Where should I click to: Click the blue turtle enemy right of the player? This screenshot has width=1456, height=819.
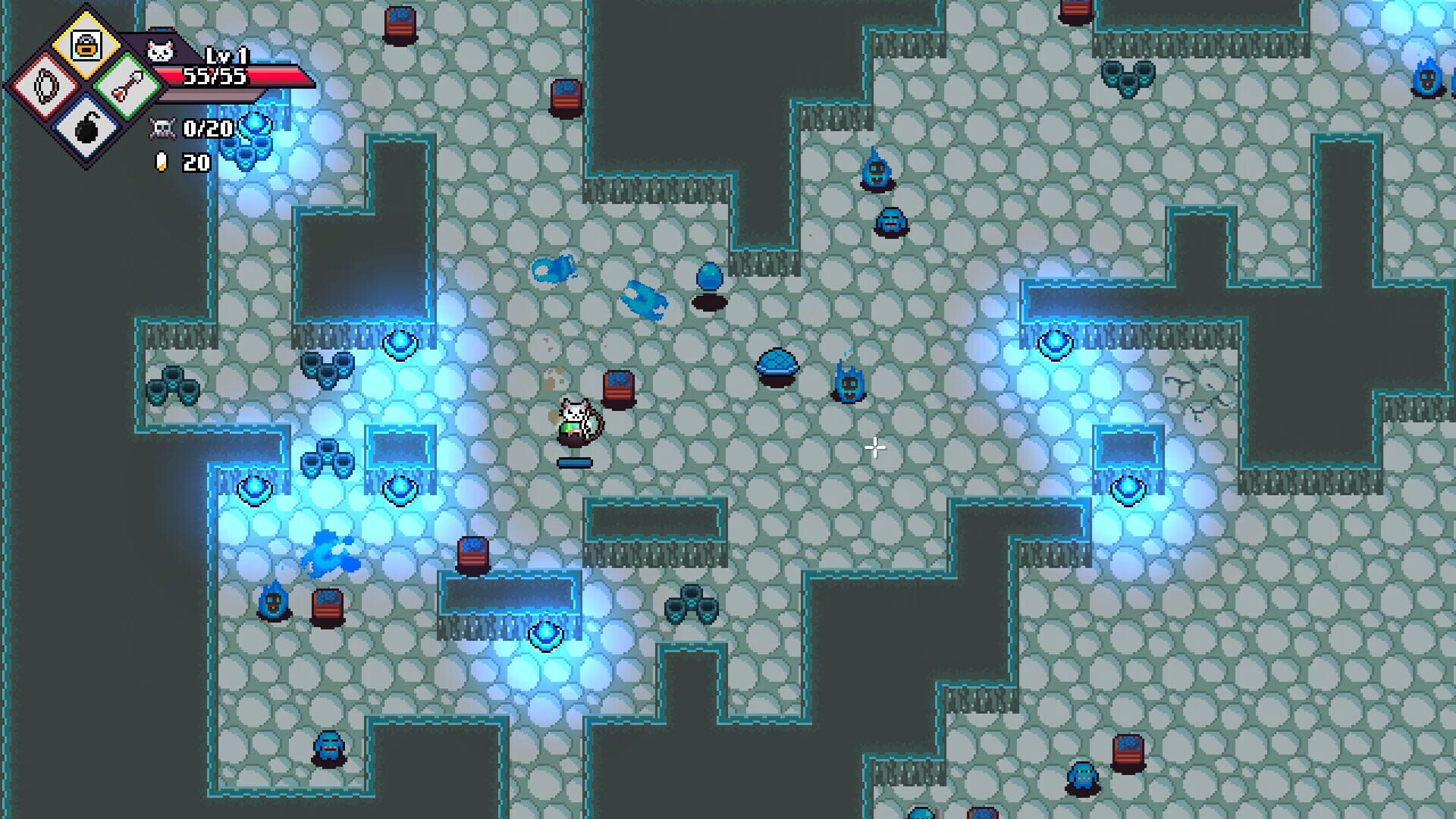pos(777,368)
